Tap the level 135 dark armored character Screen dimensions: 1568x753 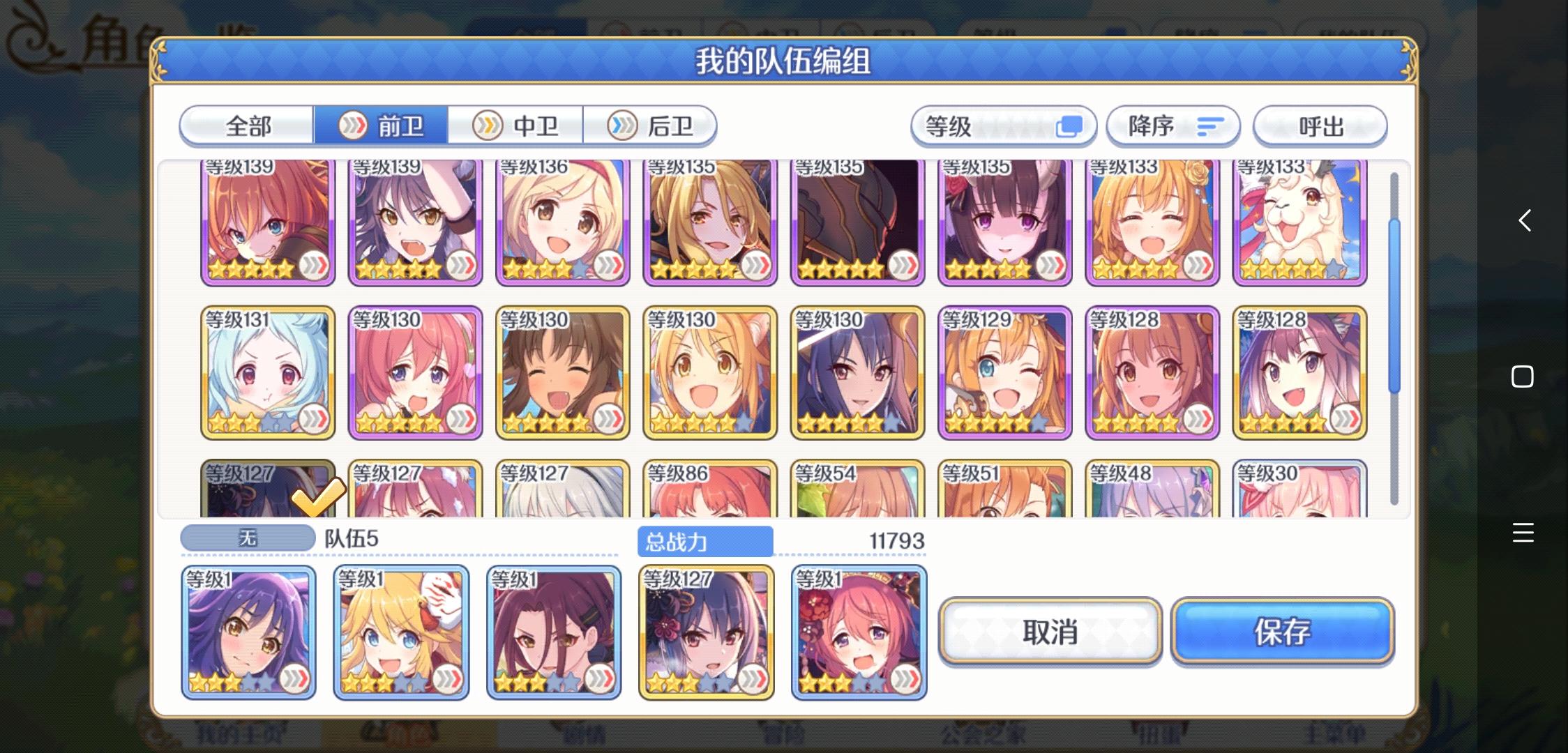tap(857, 223)
